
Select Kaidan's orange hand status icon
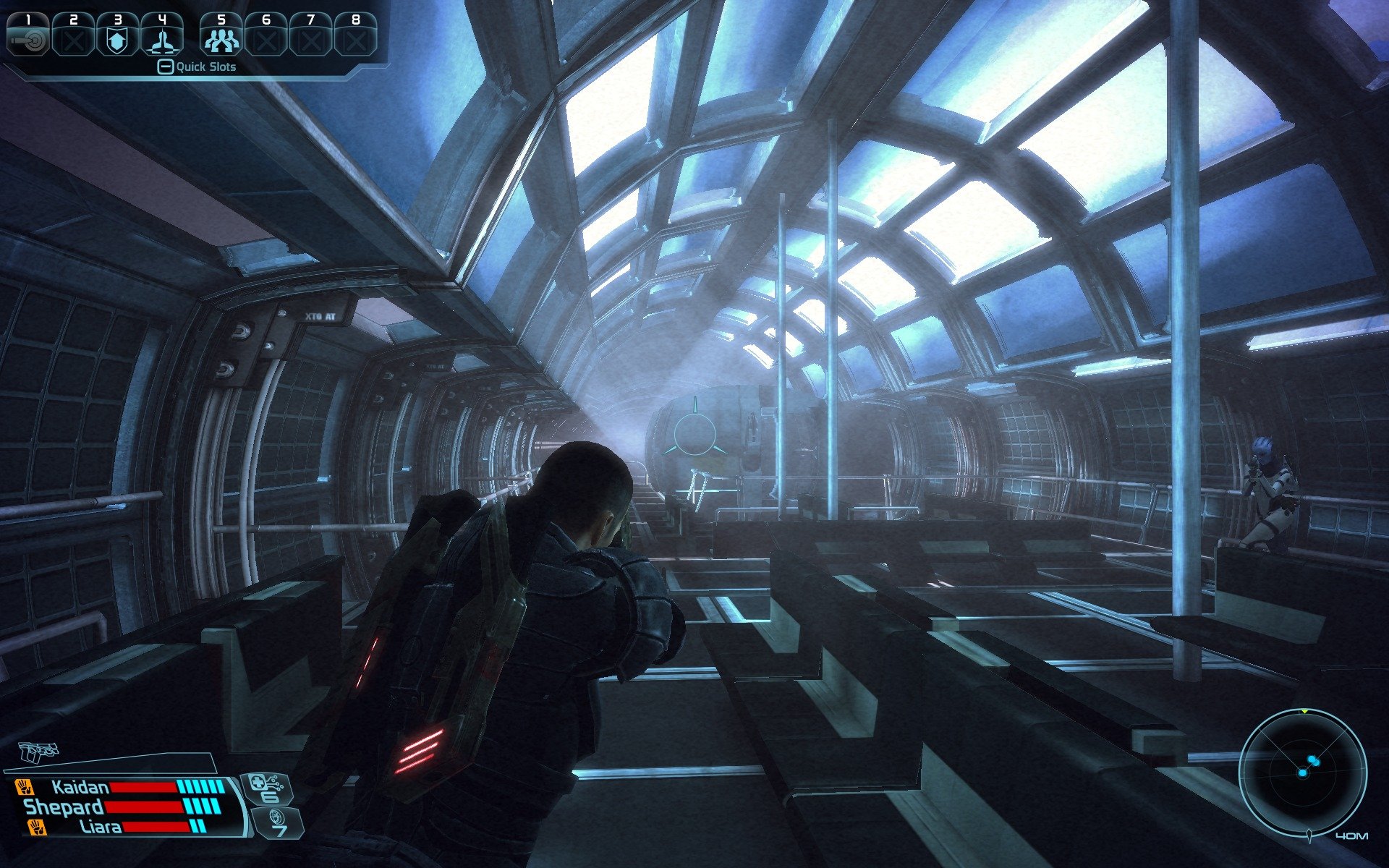(x=24, y=786)
